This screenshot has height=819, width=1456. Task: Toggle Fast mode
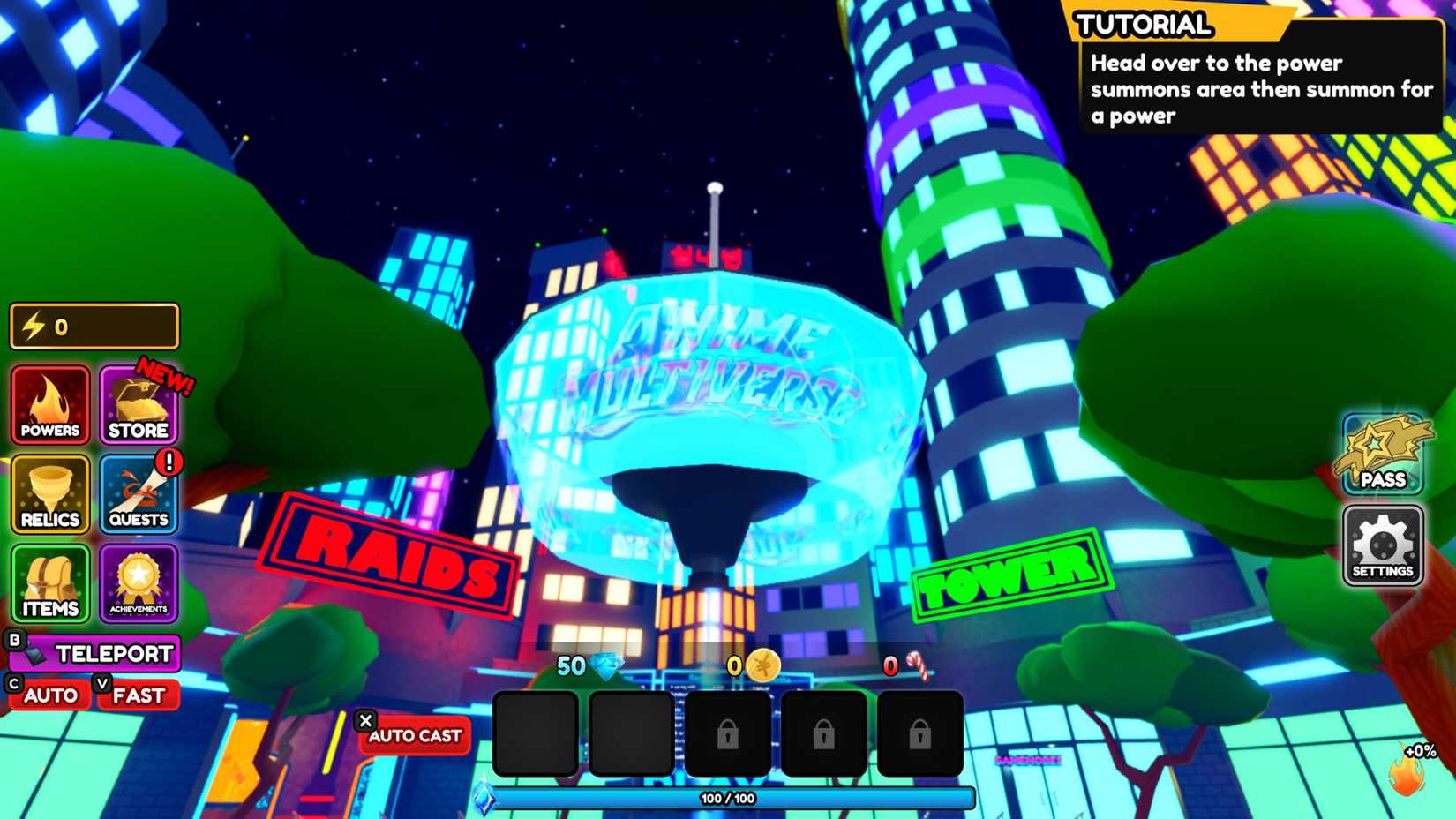pyautogui.click(x=139, y=695)
